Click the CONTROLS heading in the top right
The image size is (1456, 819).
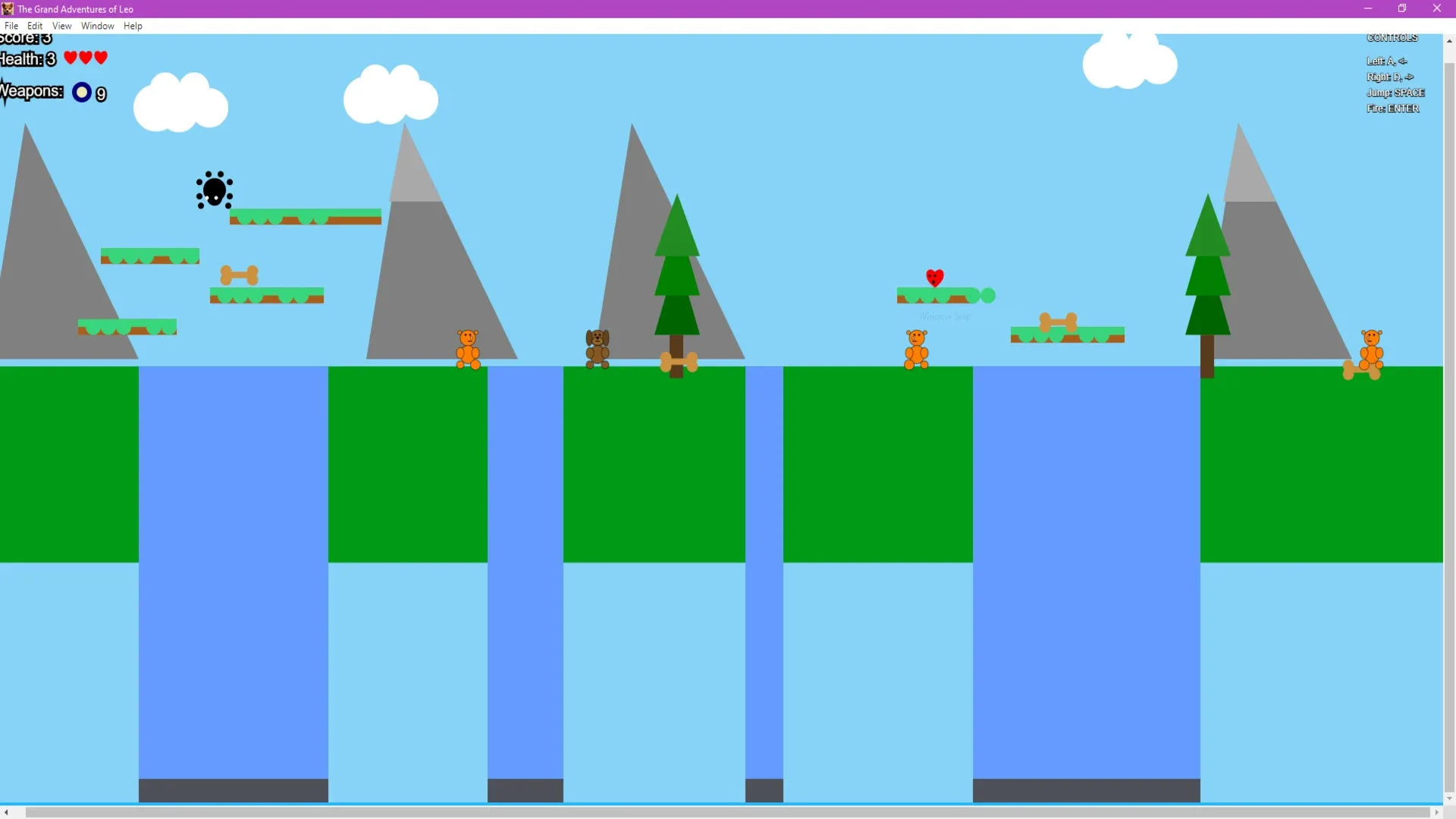click(x=1392, y=37)
